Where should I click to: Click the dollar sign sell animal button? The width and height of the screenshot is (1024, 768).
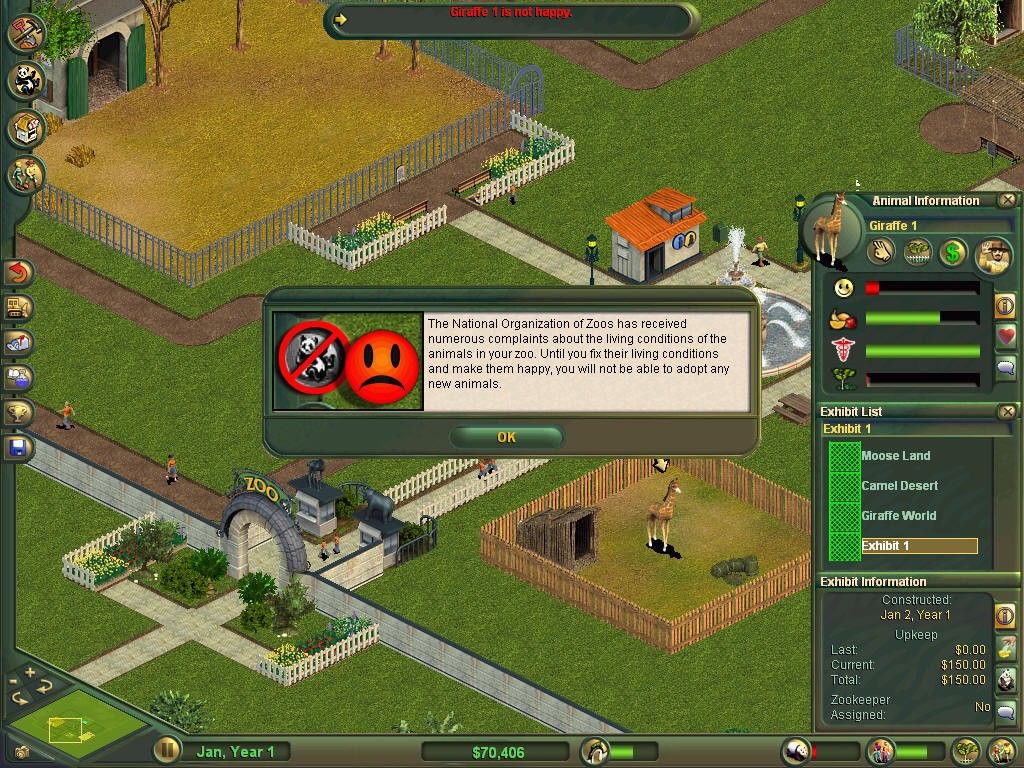[952, 253]
